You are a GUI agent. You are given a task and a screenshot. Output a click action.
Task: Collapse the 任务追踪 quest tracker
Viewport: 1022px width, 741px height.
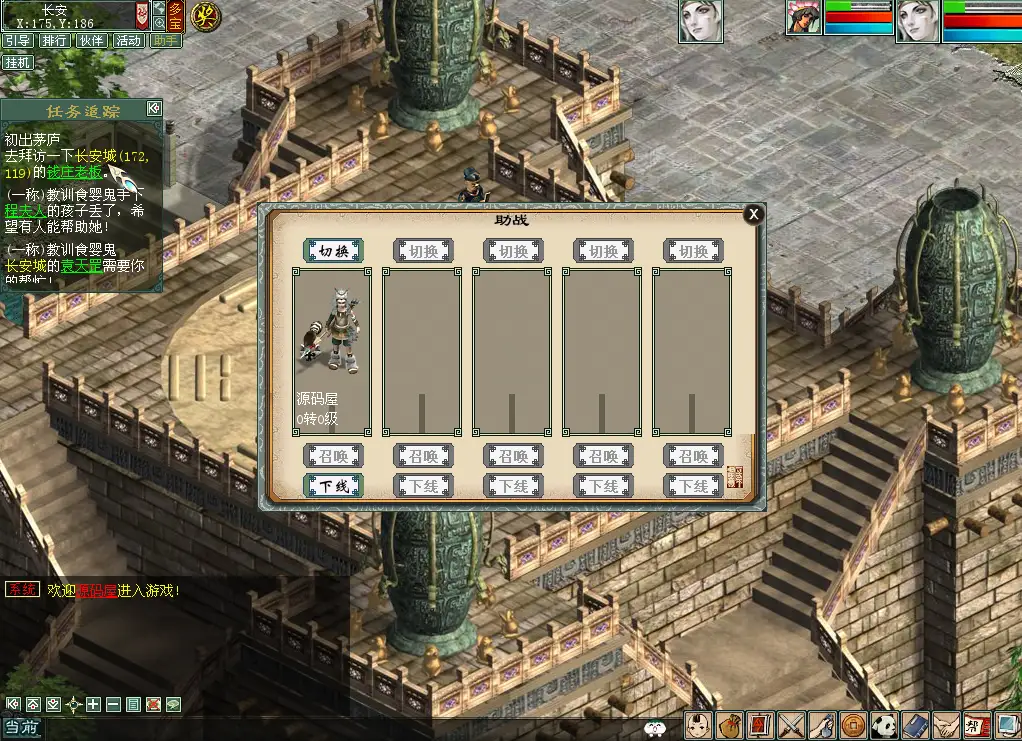tap(153, 108)
